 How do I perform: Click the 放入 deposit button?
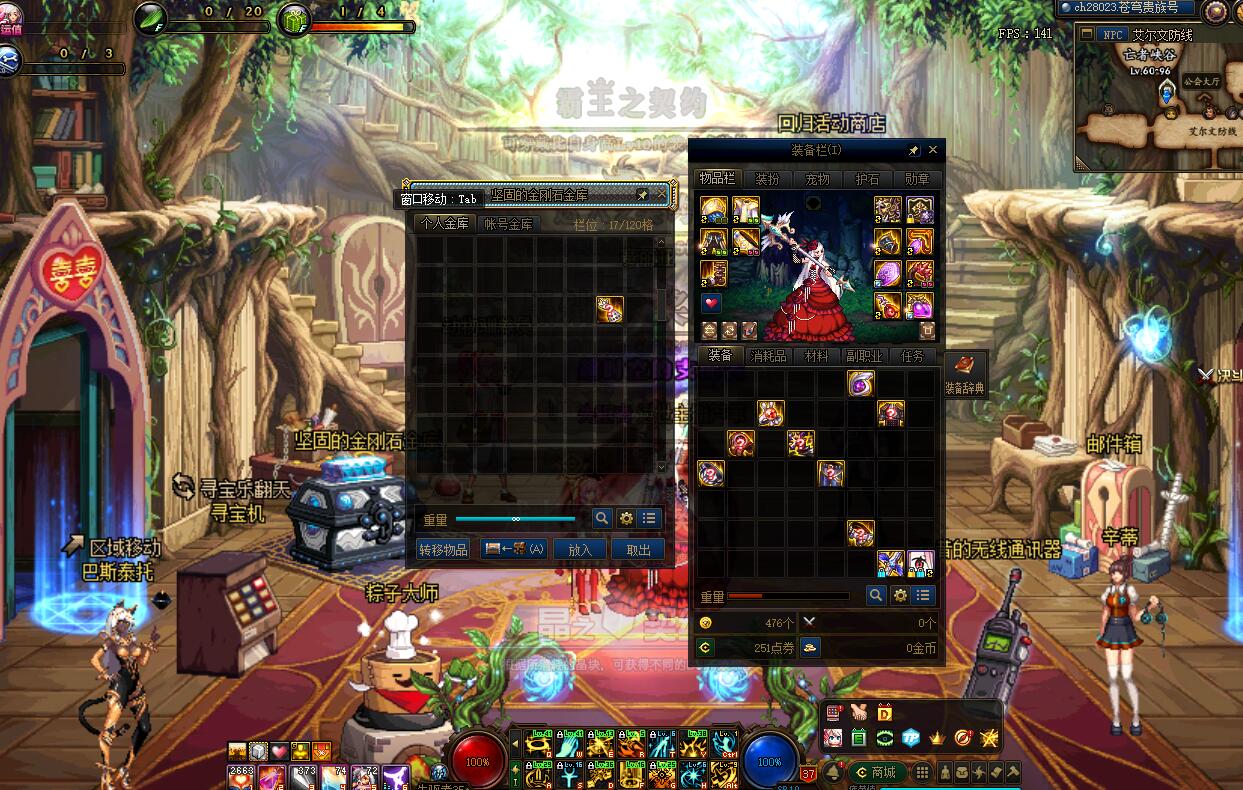580,549
